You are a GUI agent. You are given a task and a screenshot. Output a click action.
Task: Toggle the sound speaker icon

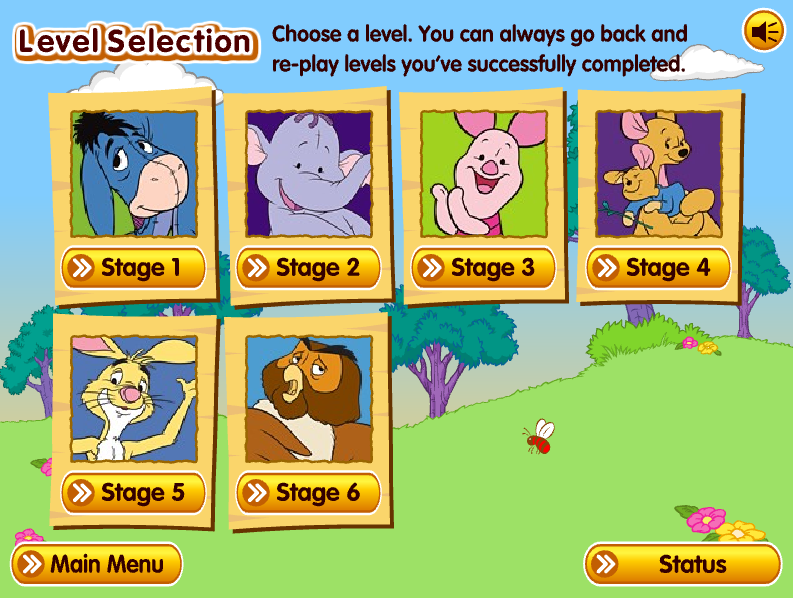(764, 32)
